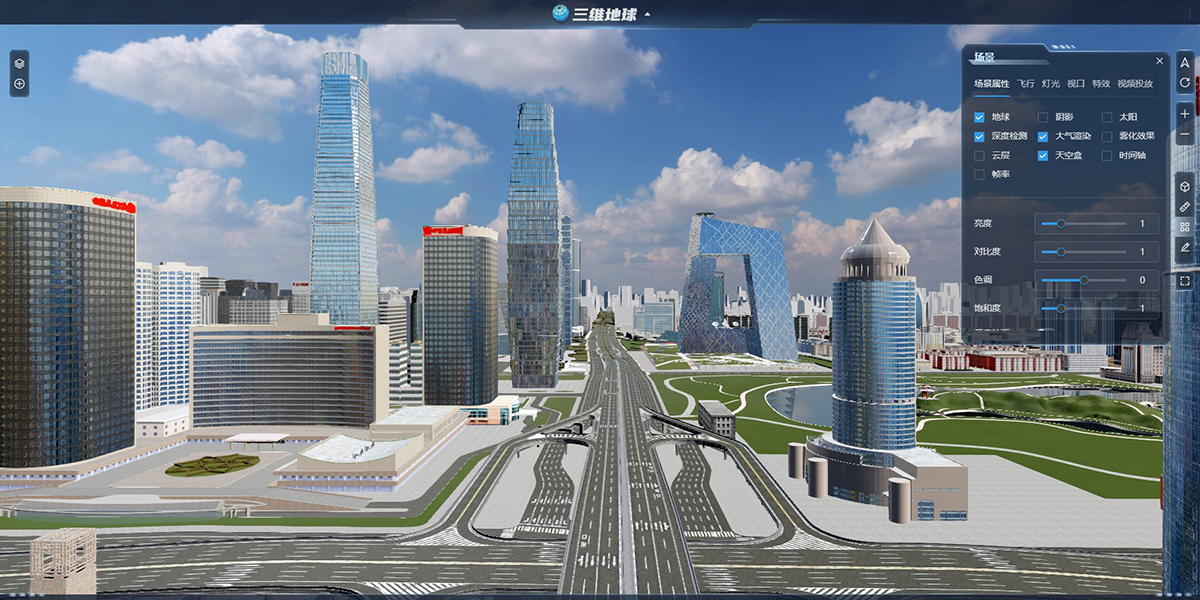
Task: Select the 视口 tab
Action: [x=1076, y=84]
